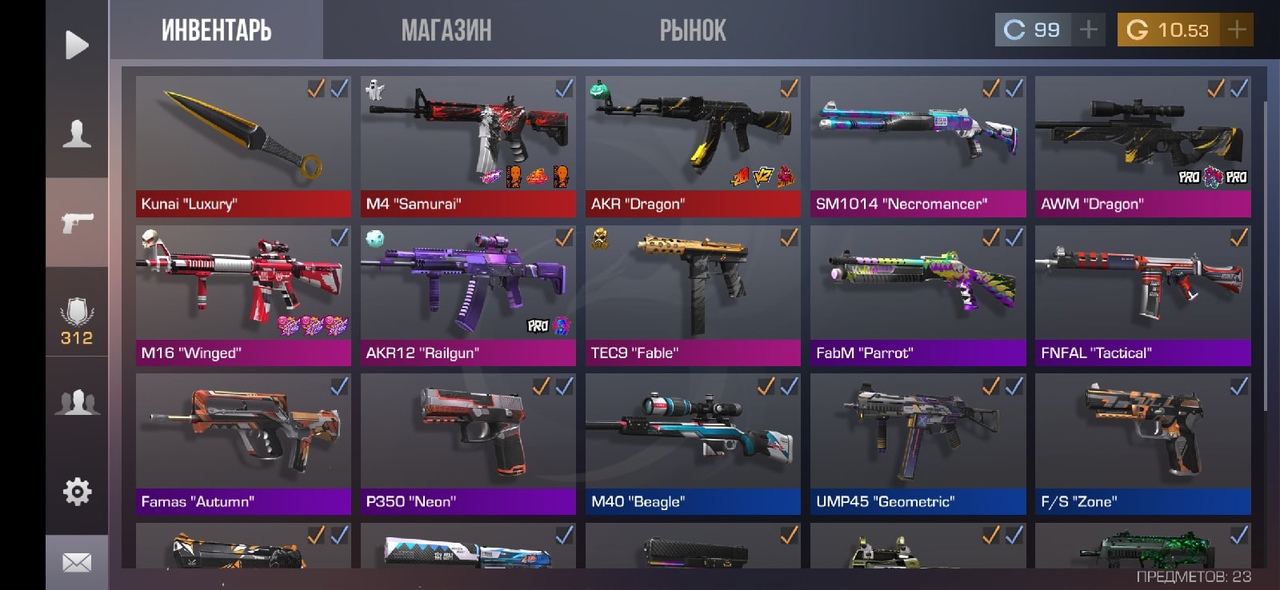Open the Рынок tab
The width and height of the screenshot is (1280, 590).
tap(692, 30)
